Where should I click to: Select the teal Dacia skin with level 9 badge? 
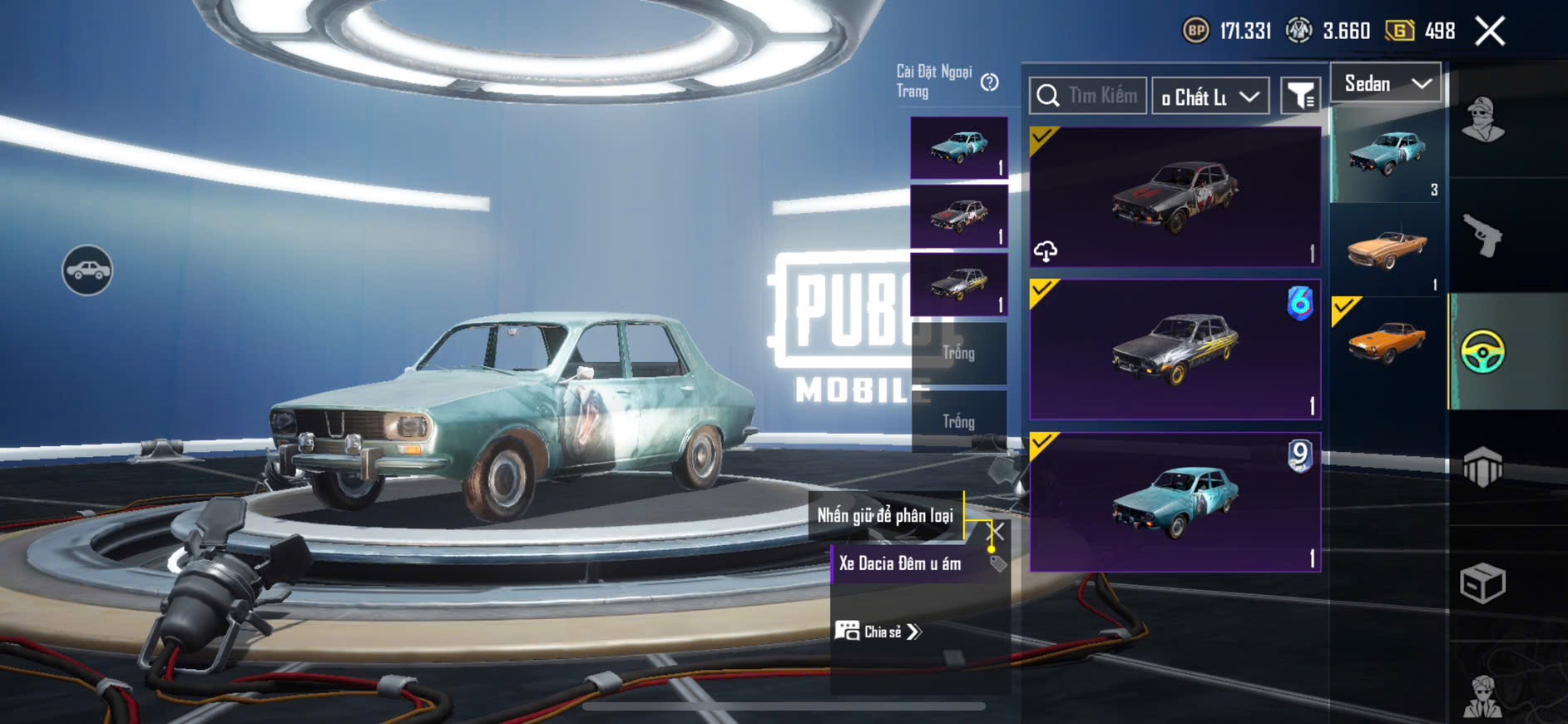[x=1175, y=502]
